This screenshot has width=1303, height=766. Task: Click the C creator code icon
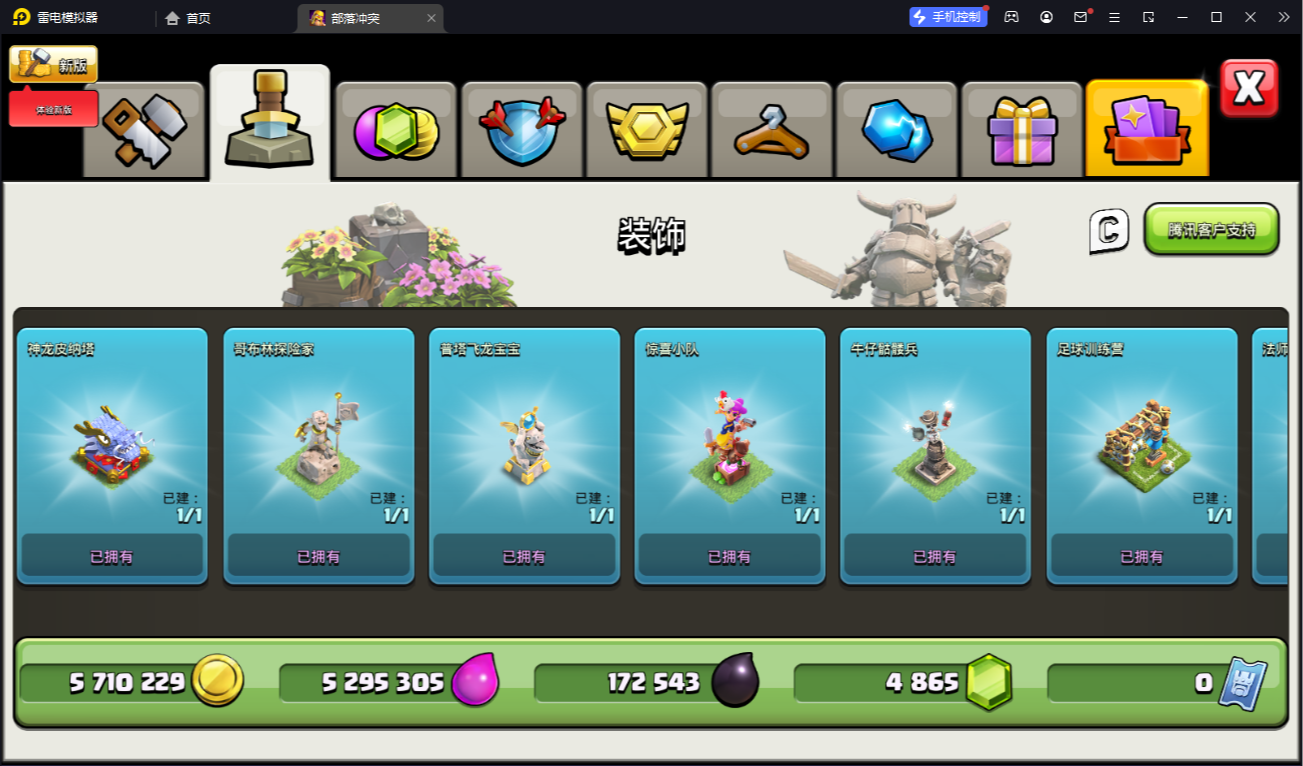click(x=1109, y=230)
